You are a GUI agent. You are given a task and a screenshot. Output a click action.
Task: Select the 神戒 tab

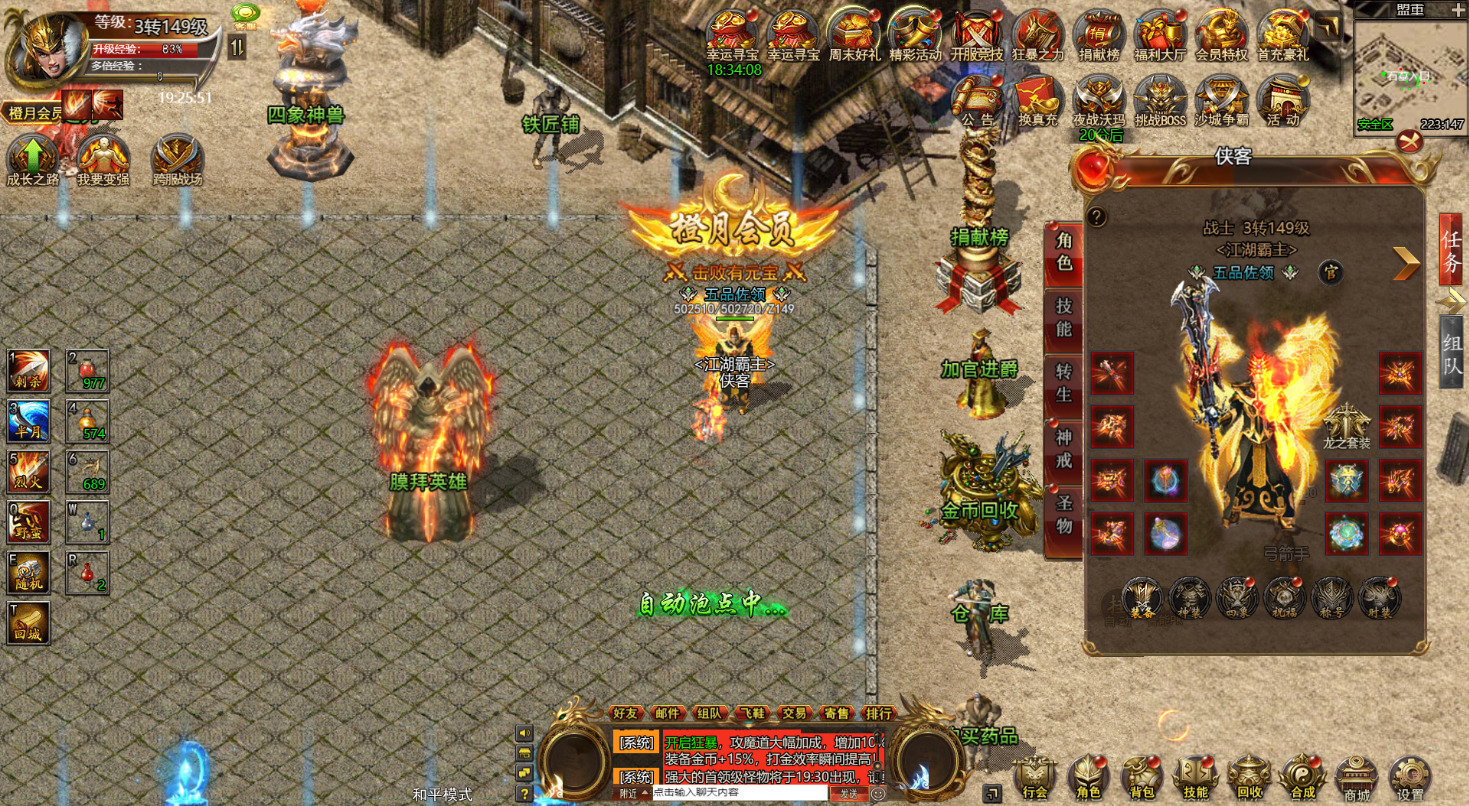coord(1064,449)
